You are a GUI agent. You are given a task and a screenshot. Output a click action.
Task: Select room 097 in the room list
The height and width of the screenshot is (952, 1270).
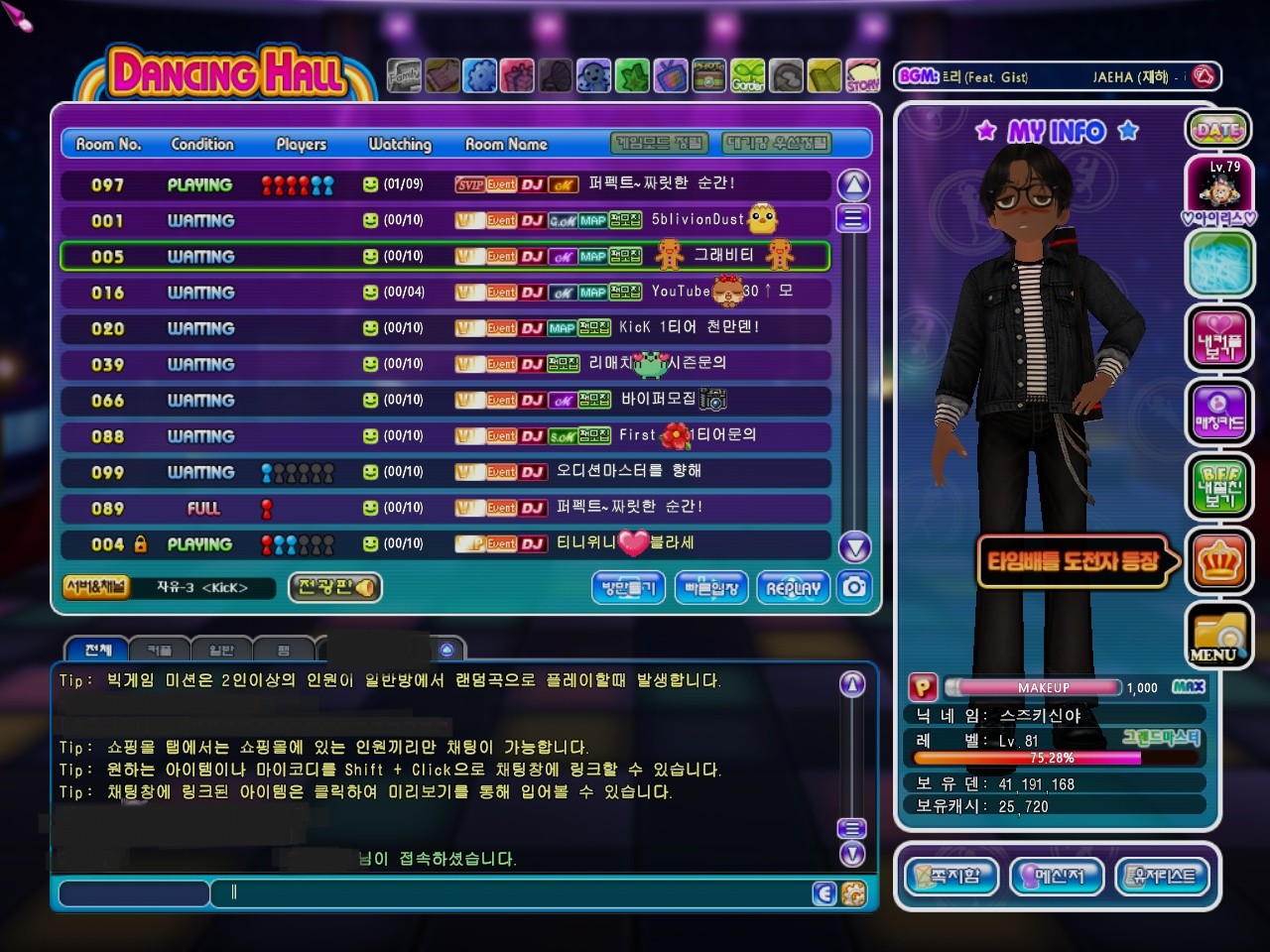(x=444, y=184)
